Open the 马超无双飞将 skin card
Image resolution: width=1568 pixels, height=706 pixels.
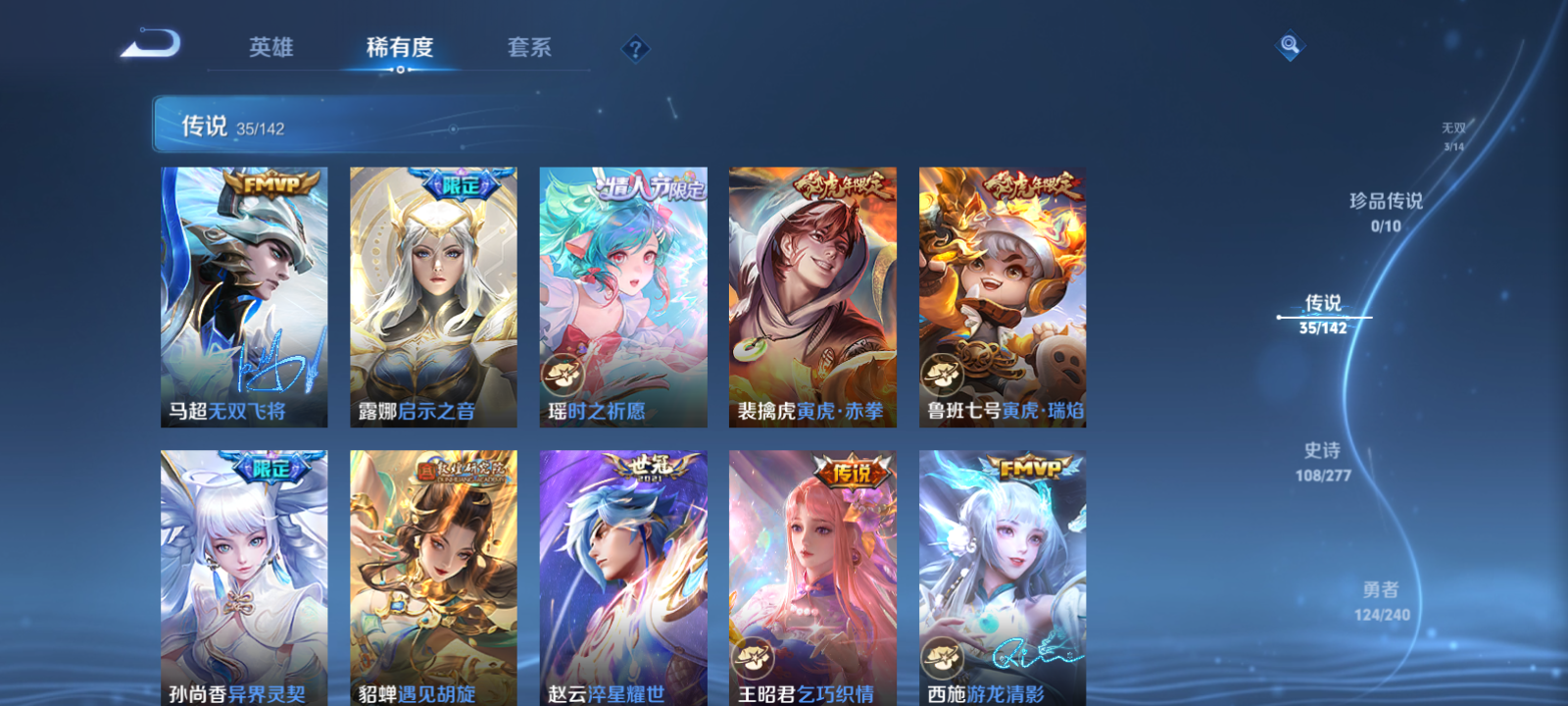(241, 294)
